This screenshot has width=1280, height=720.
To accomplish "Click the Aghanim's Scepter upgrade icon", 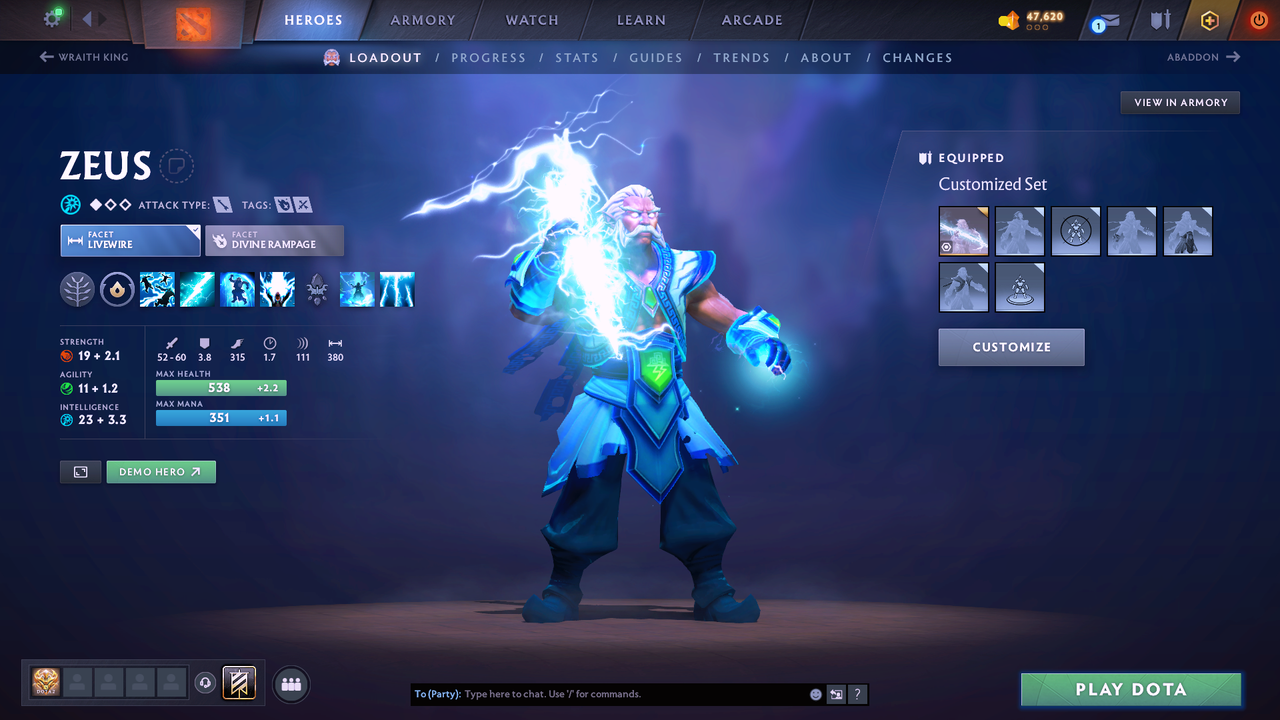I will click(x=317, y=289).
